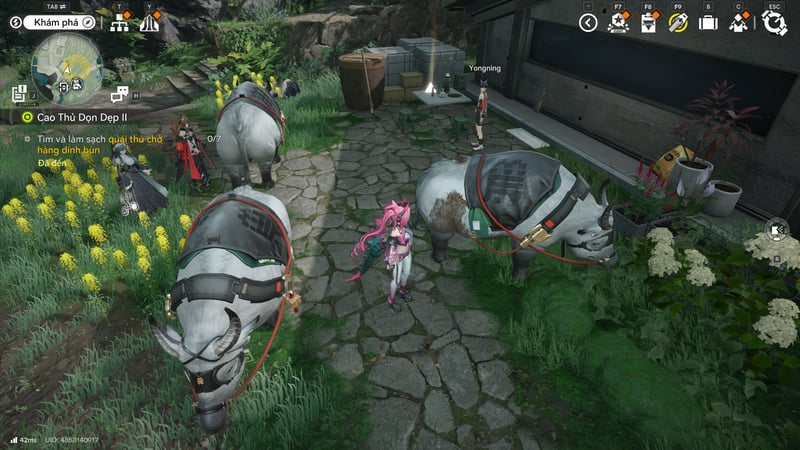Open the hierarchy chart icon

click(x=120, y=22)
